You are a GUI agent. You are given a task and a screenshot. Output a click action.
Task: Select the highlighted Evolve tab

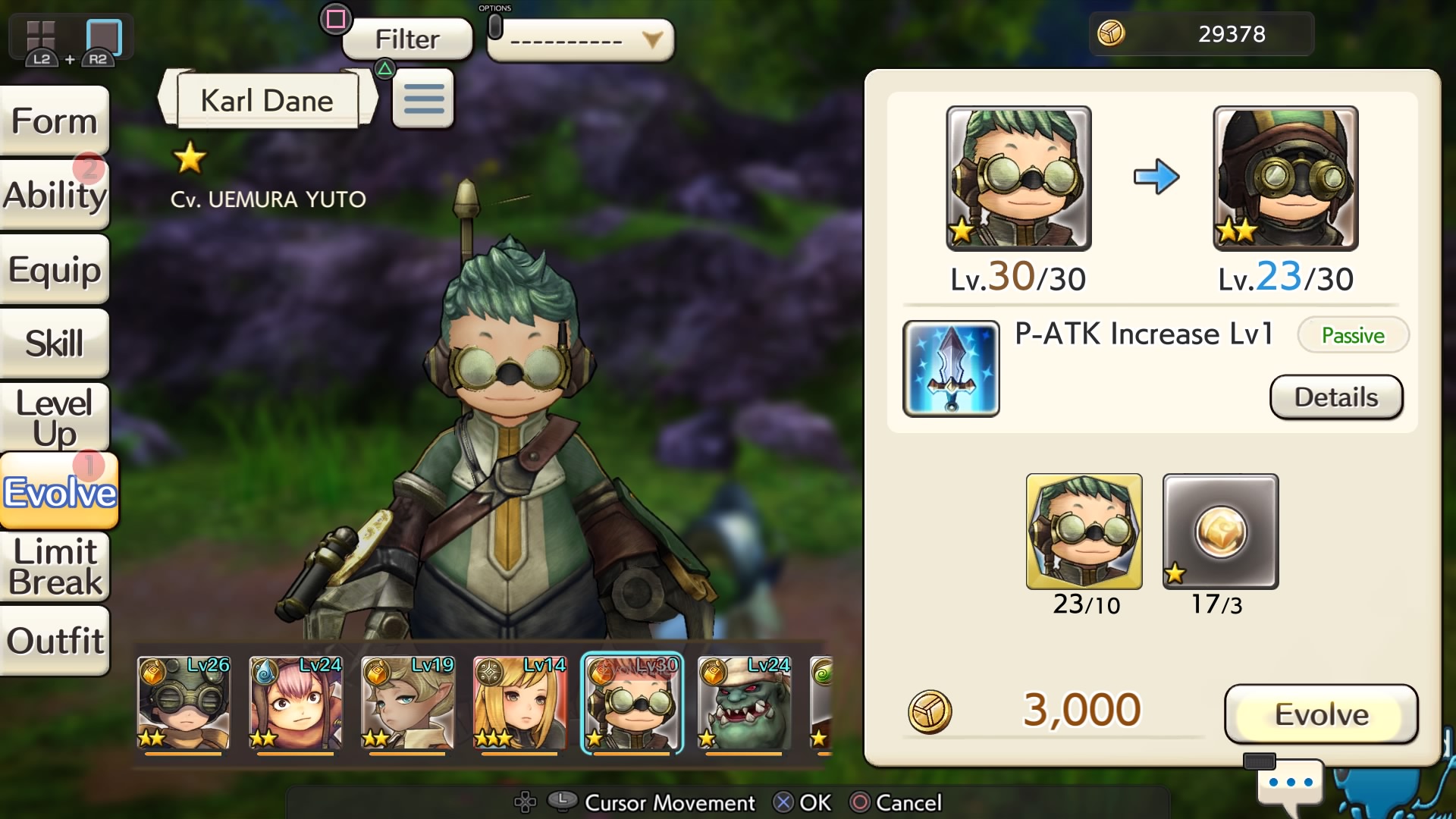pyautogui.click(x=59, y=492)
